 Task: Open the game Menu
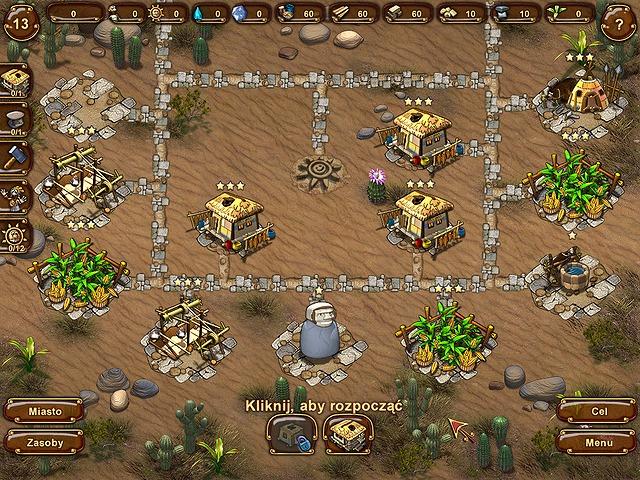point(597,441)
